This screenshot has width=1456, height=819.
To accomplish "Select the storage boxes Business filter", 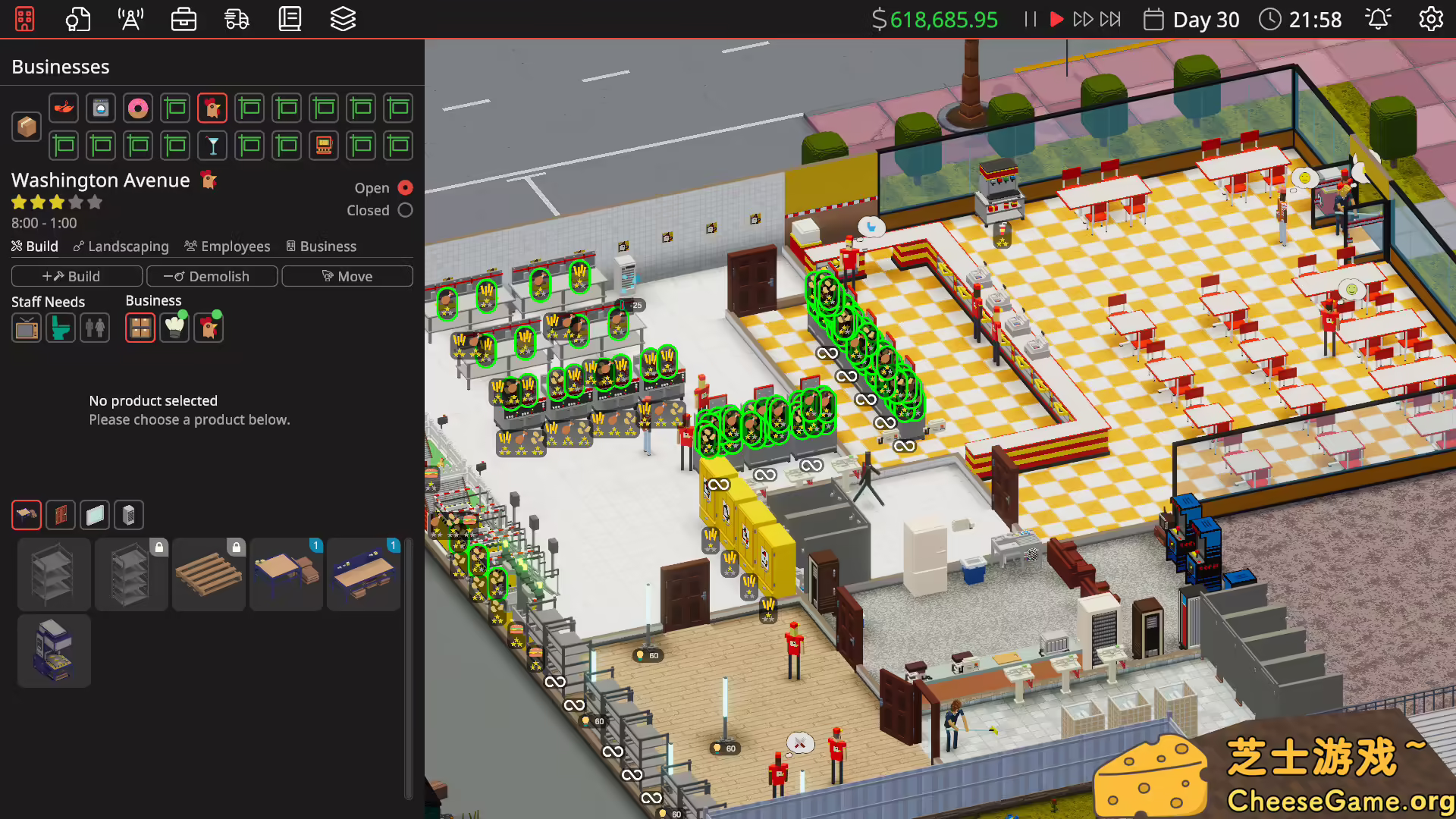I will tap(140, 327).
